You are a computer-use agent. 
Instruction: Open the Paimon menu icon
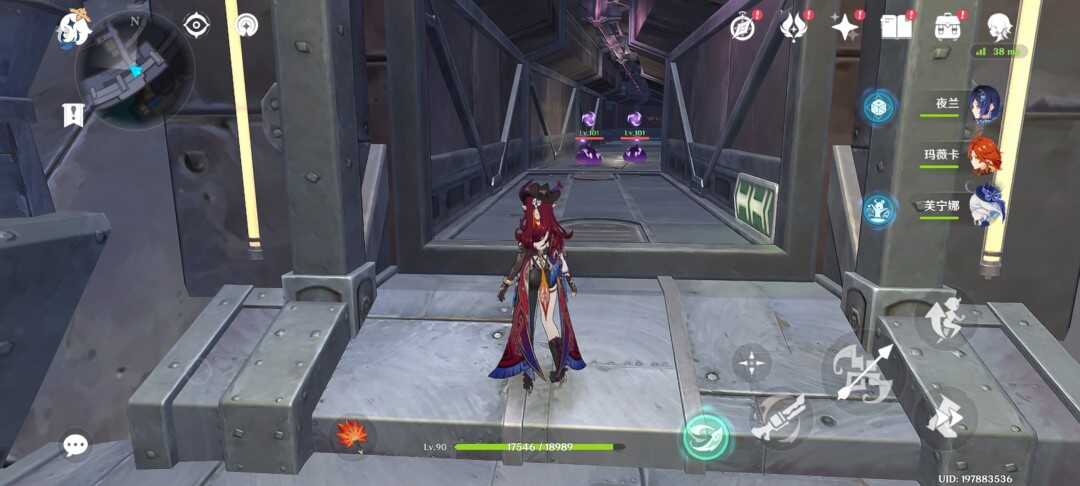73,28
